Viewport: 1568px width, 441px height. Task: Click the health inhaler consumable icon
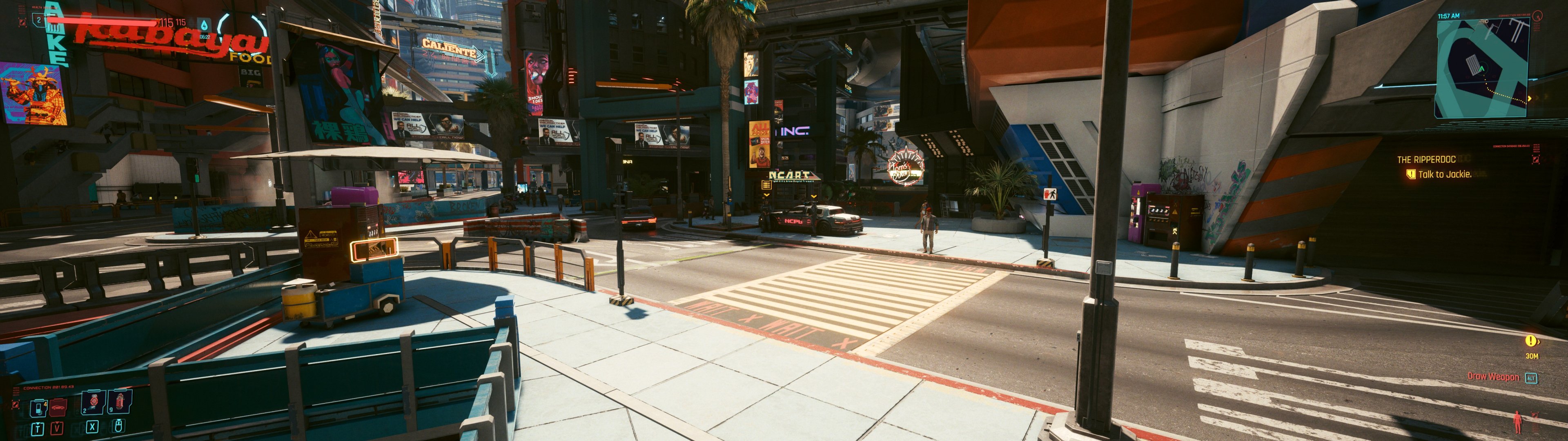tap(119, 403)
